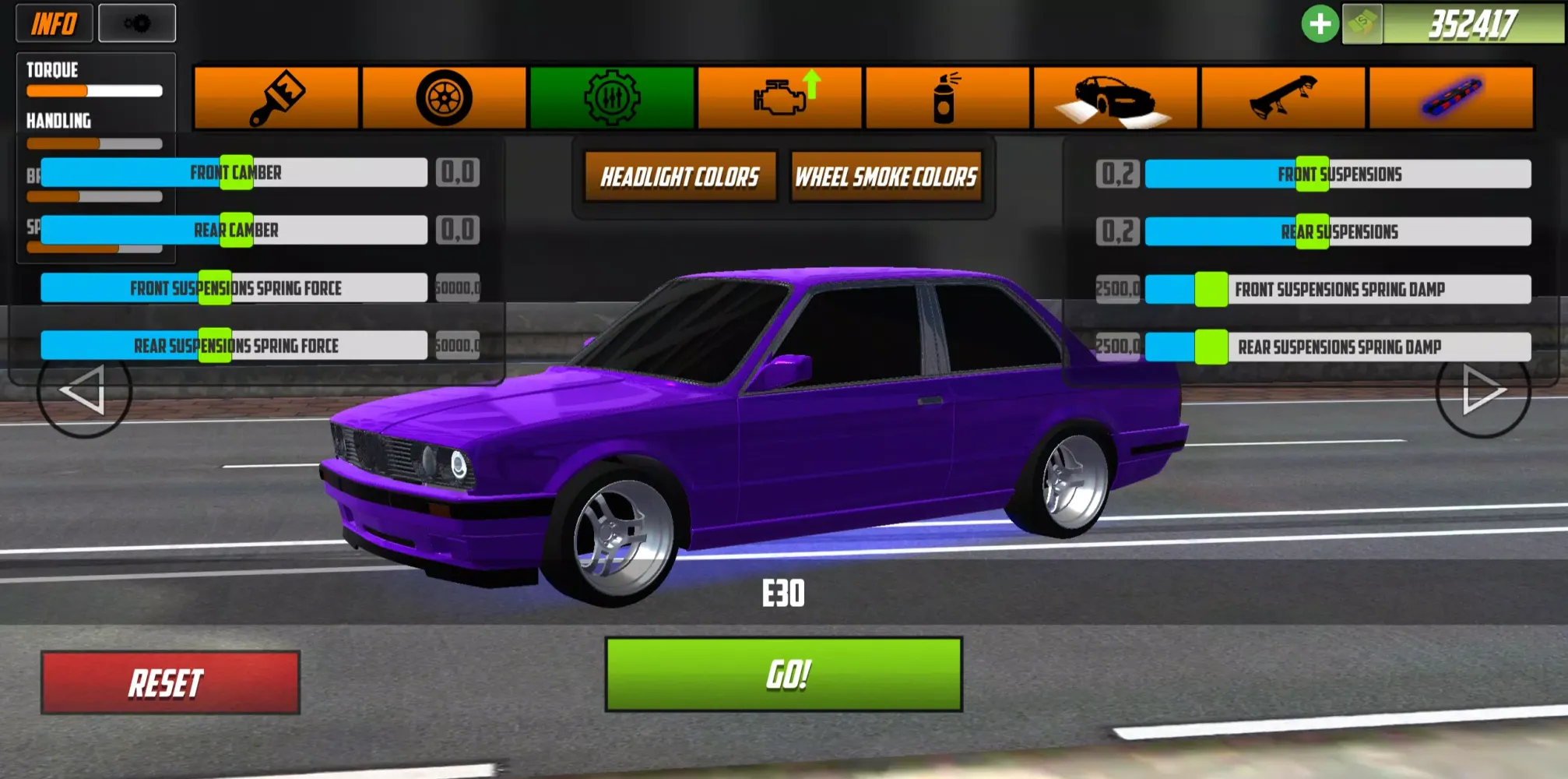Select the wheel rim customization tab
The image size is (1568, 779).
click(444, 98)
